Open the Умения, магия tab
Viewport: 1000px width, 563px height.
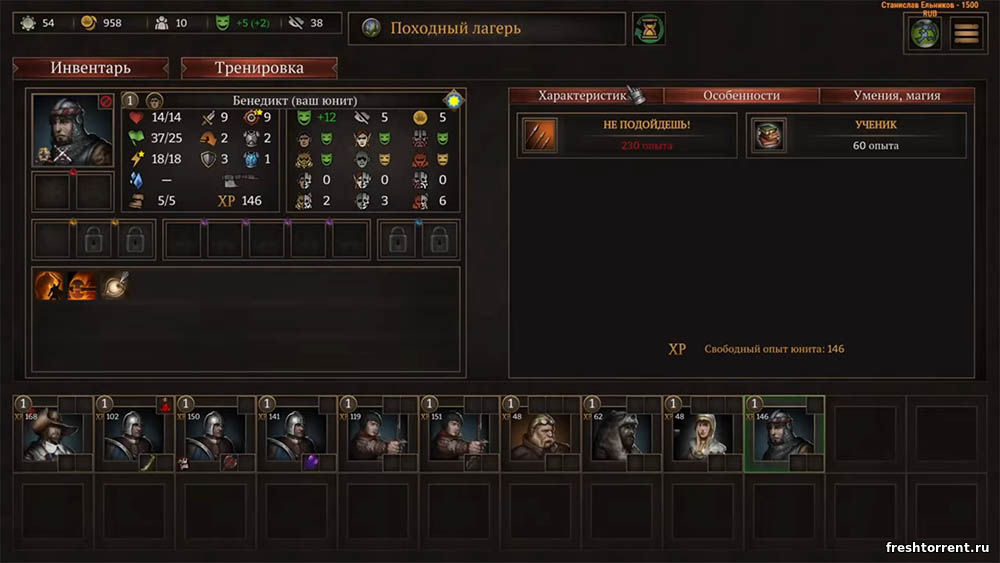pos(897,96)
